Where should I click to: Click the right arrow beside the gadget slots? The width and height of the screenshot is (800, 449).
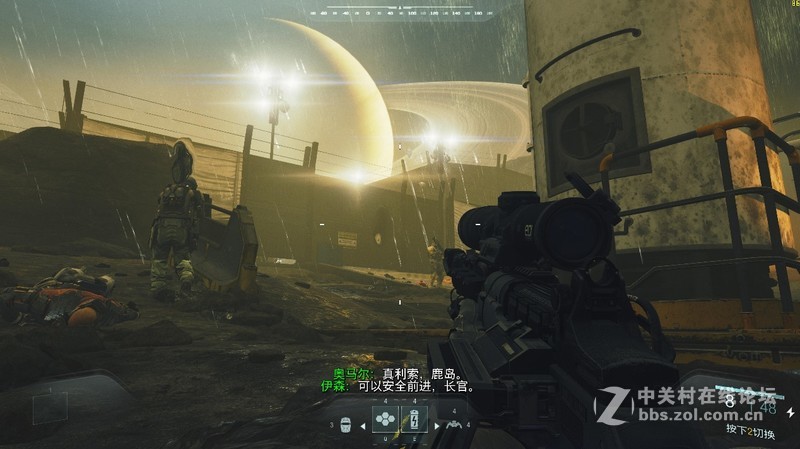[x=437, y=424]
